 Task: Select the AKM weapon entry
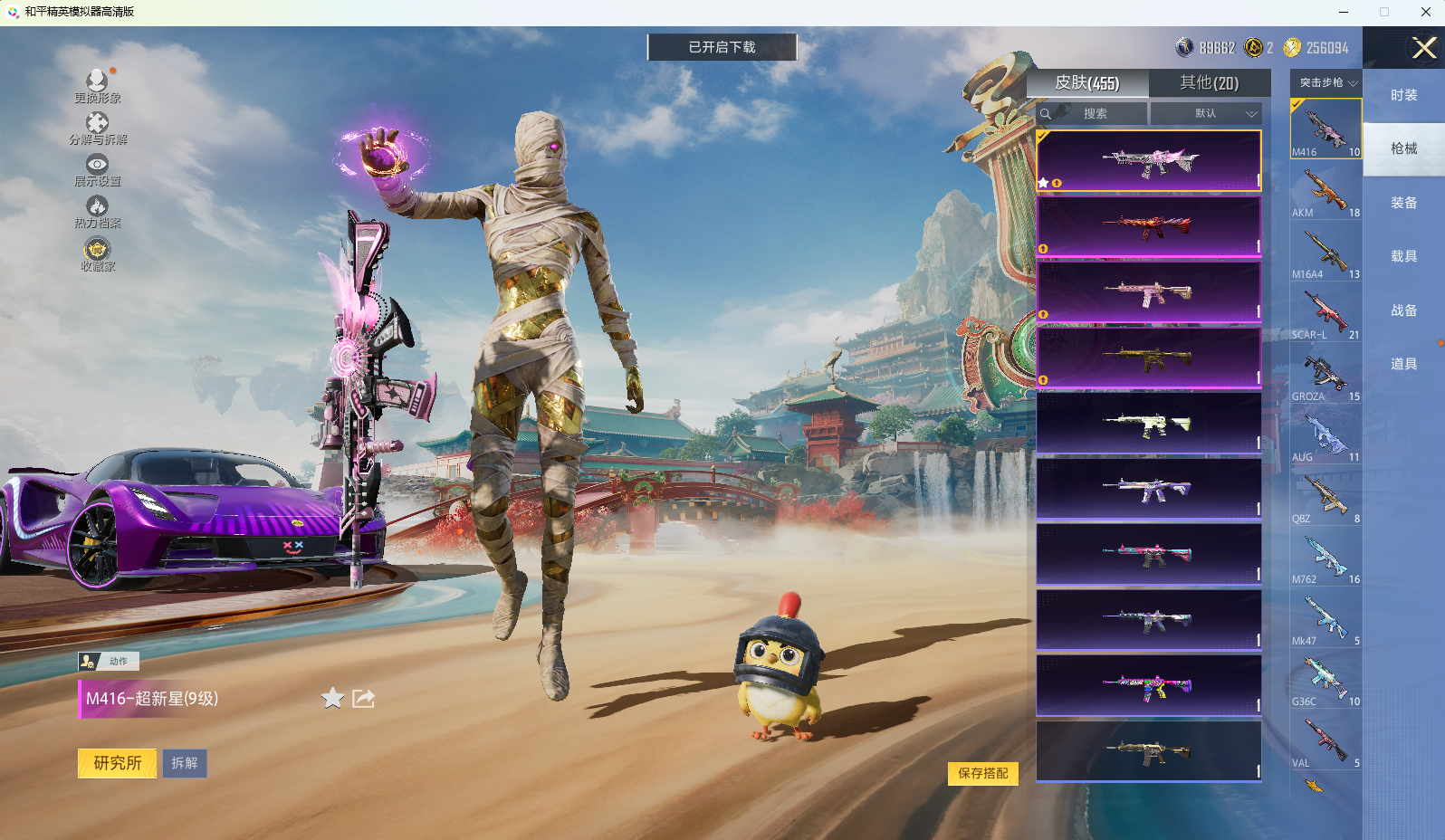pyautogui.click(x=1325, y=192)
